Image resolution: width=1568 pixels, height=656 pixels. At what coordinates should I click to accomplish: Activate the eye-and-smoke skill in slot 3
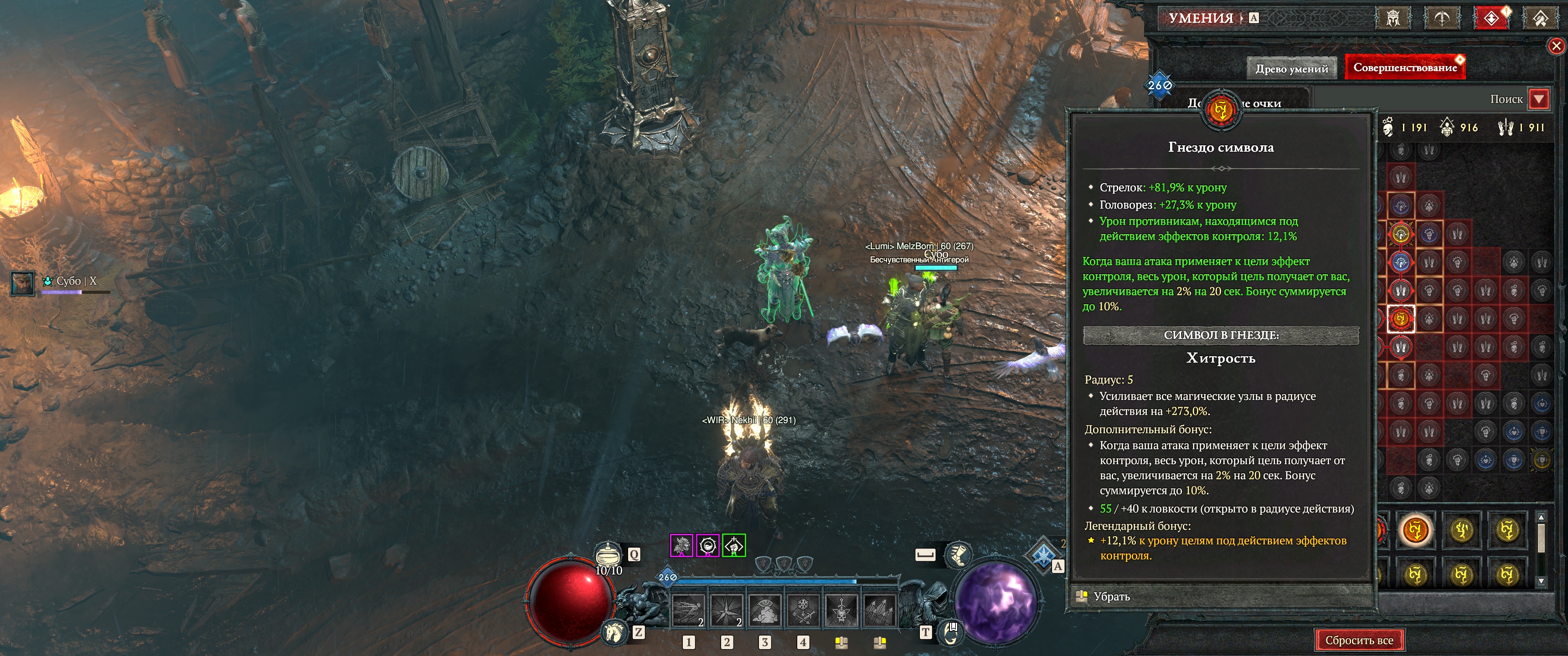tap(764, 610)
